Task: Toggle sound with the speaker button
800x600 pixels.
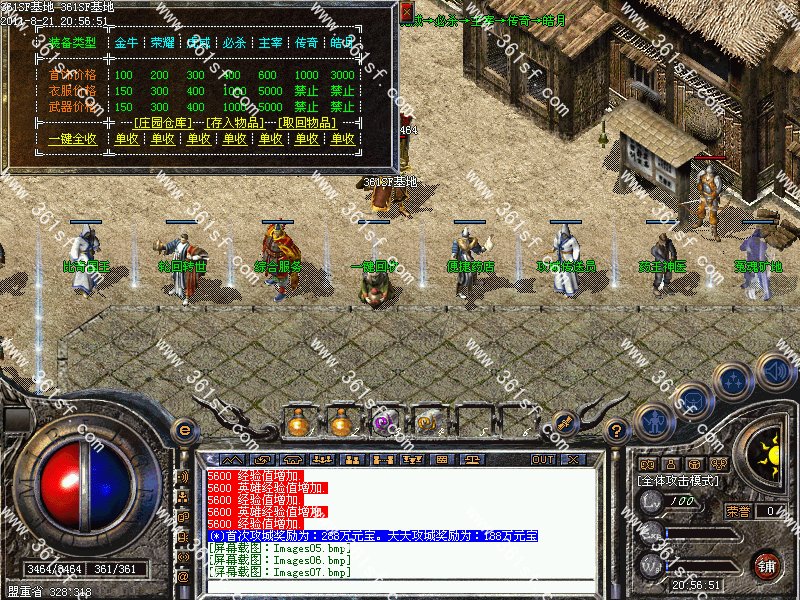Action: [775, 372]
